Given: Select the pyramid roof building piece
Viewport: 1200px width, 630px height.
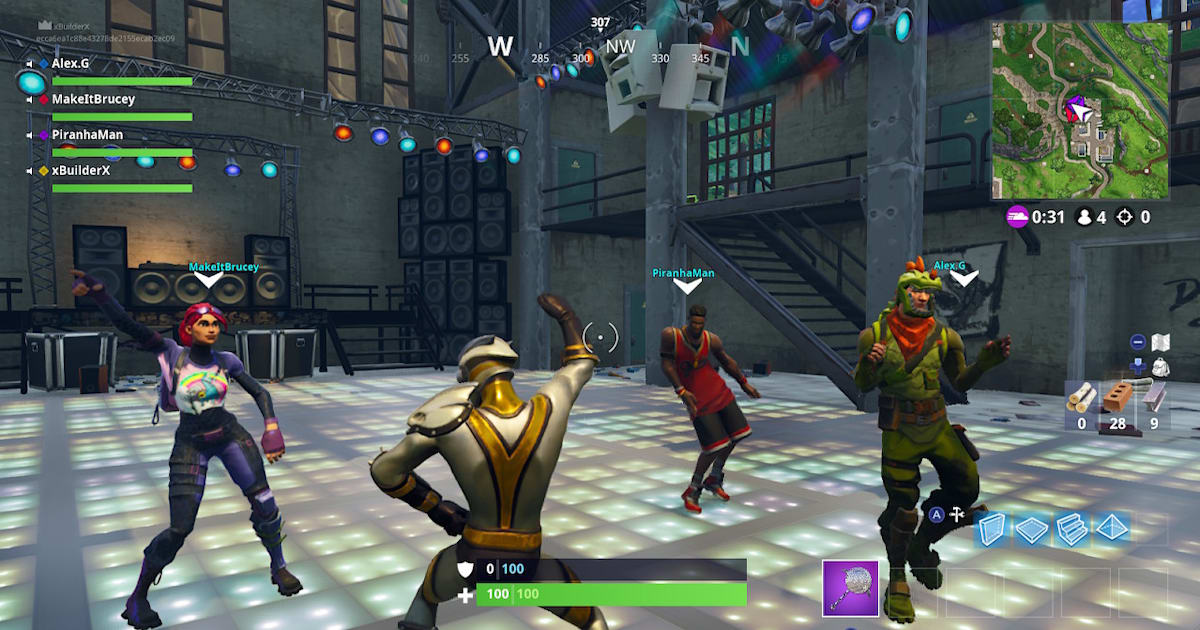Looking at the screenshot, I should point(1110,530).
